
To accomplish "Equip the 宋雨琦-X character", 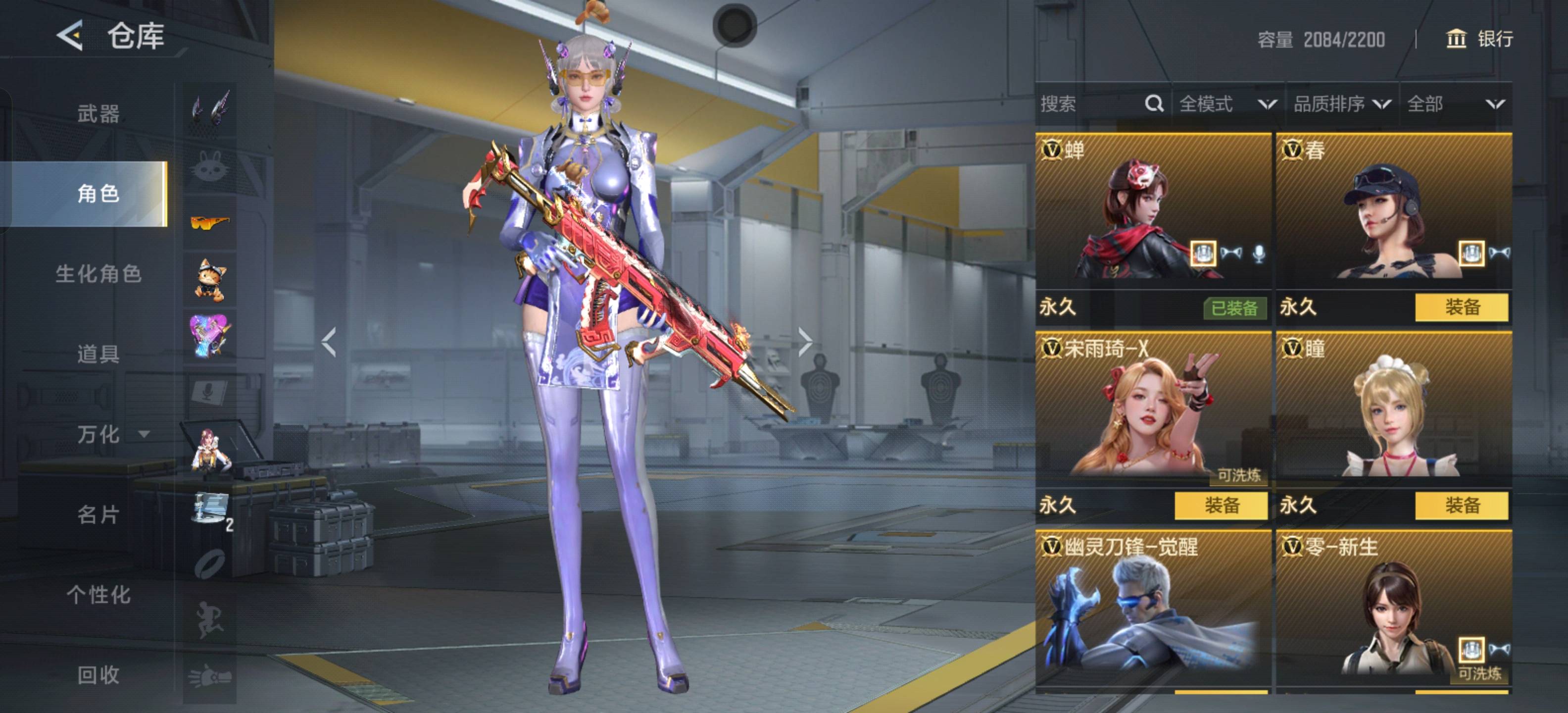I will pos(1221,506).
